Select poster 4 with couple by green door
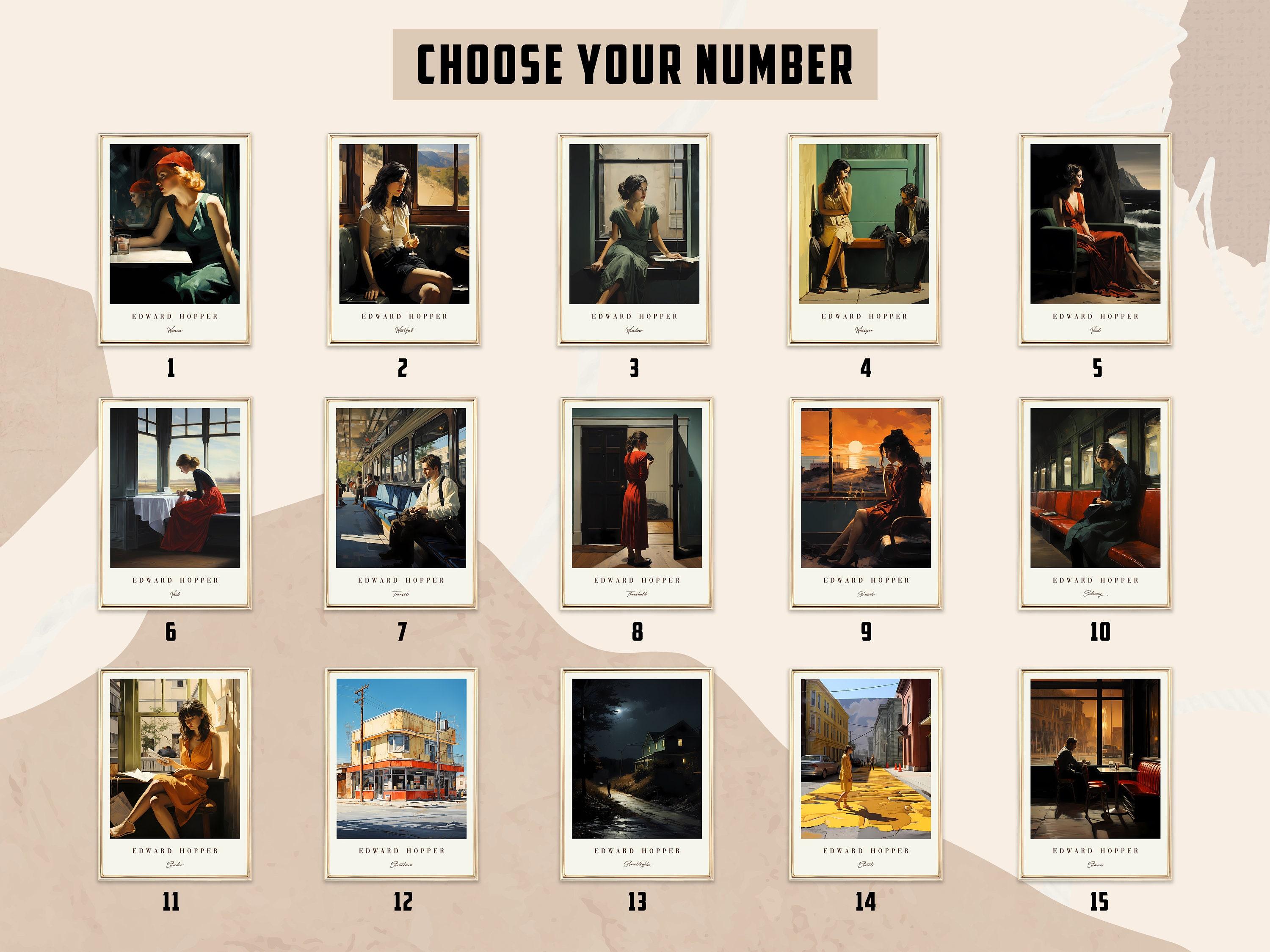 pos(864,224)
